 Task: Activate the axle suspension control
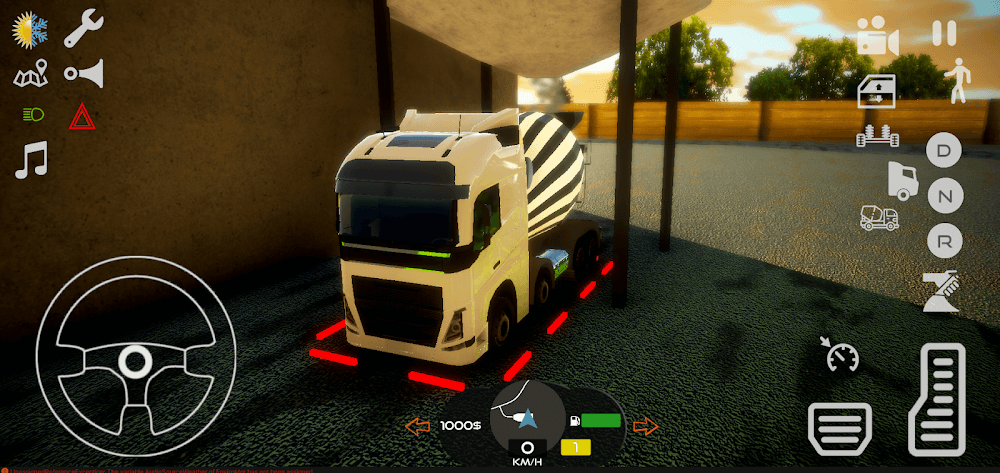(x=877, y=134)
